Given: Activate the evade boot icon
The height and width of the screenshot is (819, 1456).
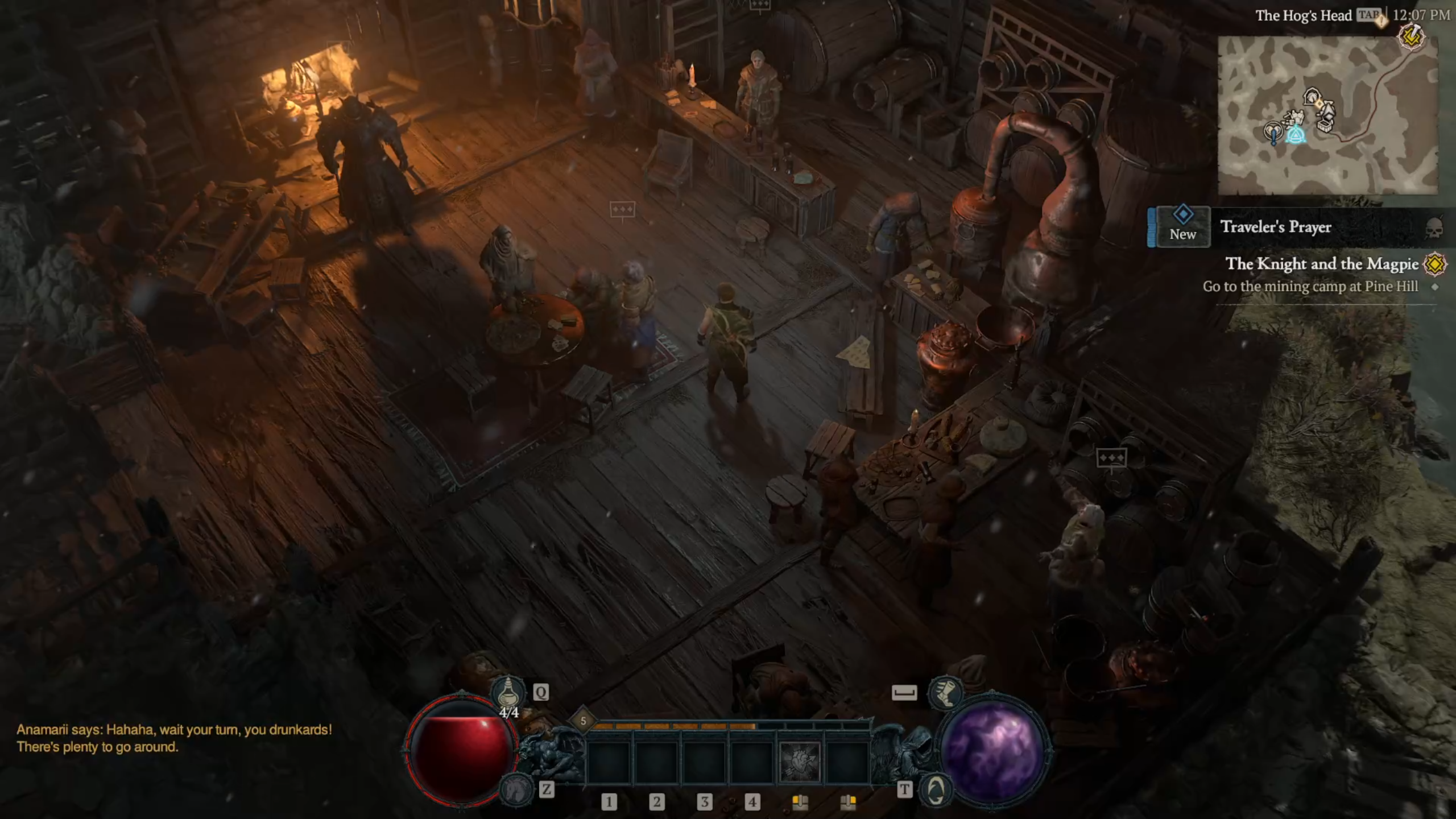Looking at the screenshot, I should 945,692.
